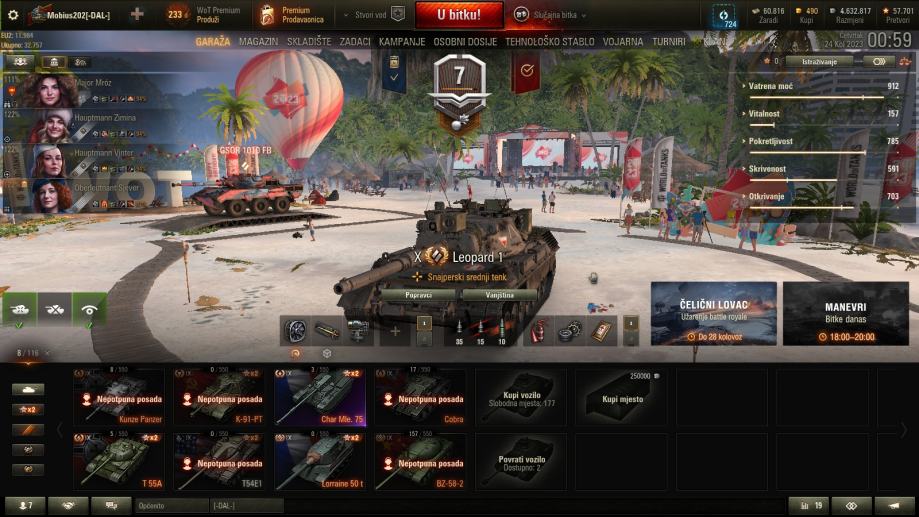The height and width of the screenshot is (517, 919).
Task: Open the Čelični lovac event banner
Action: coord(713,313)
